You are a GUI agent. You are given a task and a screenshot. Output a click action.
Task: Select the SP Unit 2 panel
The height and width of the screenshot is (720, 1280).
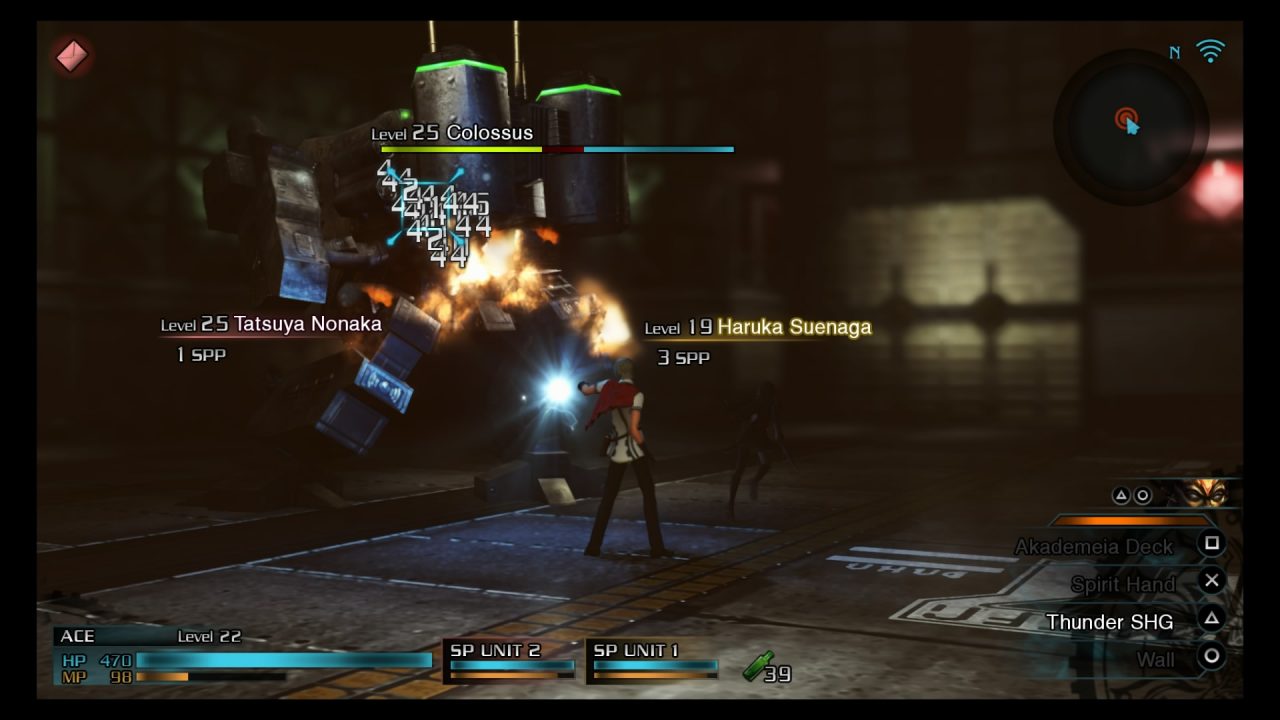(x=510, y=661)
